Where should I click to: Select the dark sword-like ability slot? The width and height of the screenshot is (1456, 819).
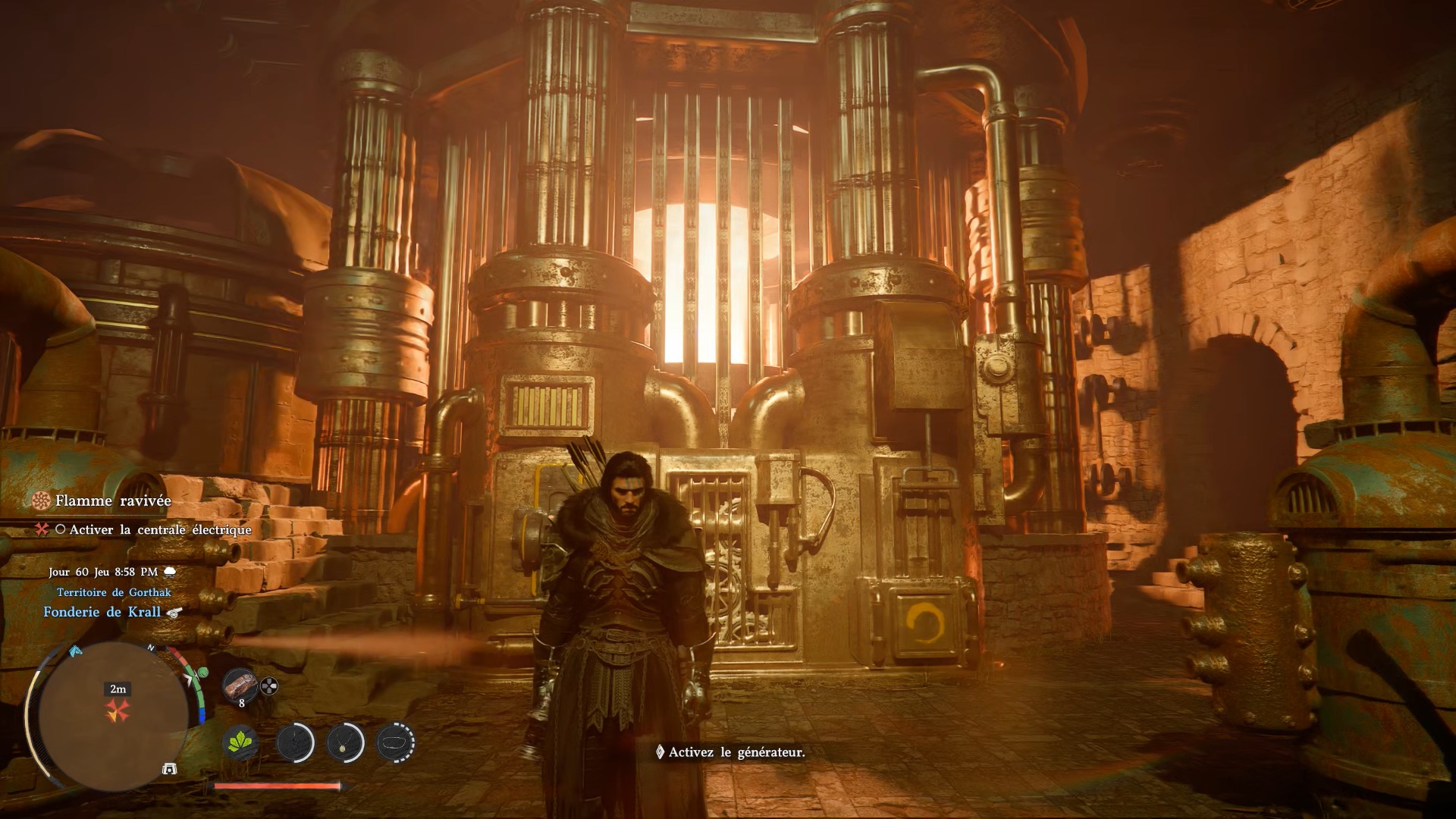(295, 742)
